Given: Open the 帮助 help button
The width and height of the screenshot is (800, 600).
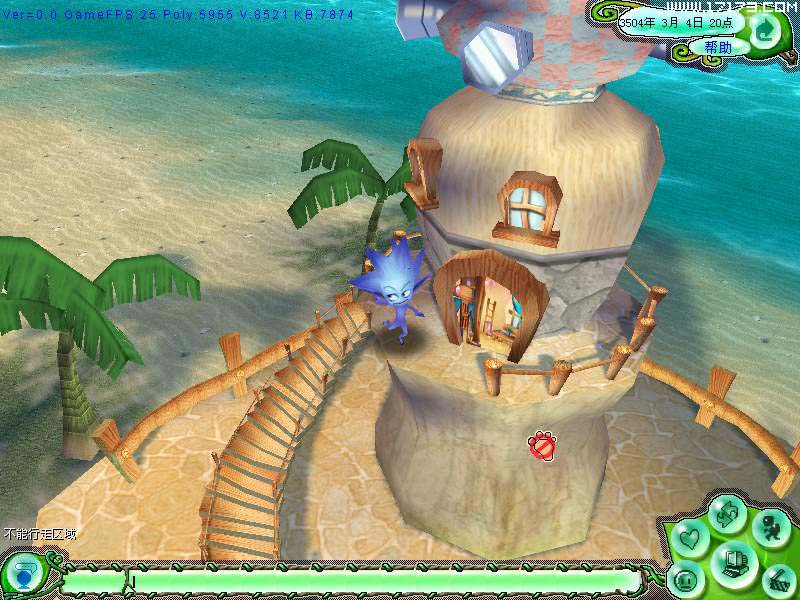Looking at the screenshot, I should point(717,47).
